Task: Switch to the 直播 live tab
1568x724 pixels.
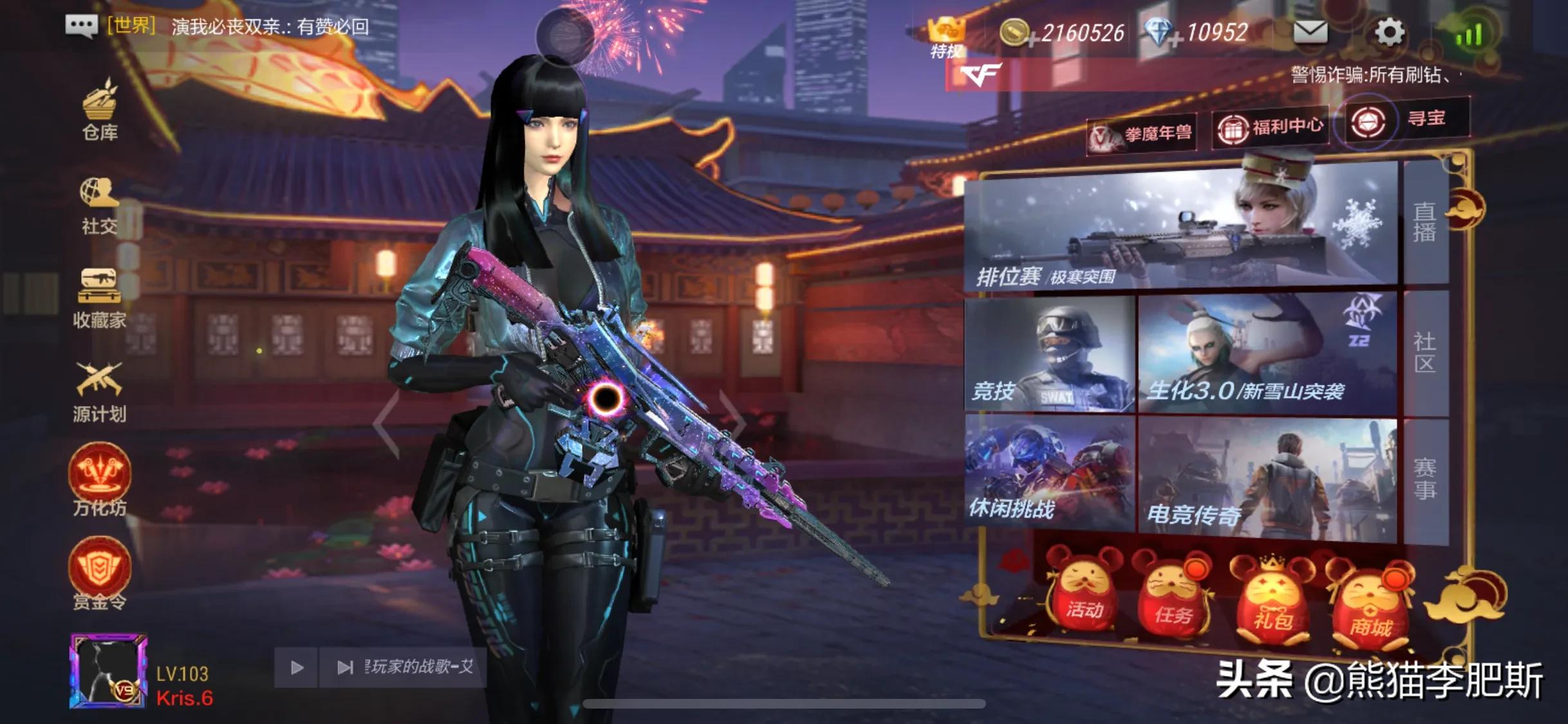Action: 1424,222
